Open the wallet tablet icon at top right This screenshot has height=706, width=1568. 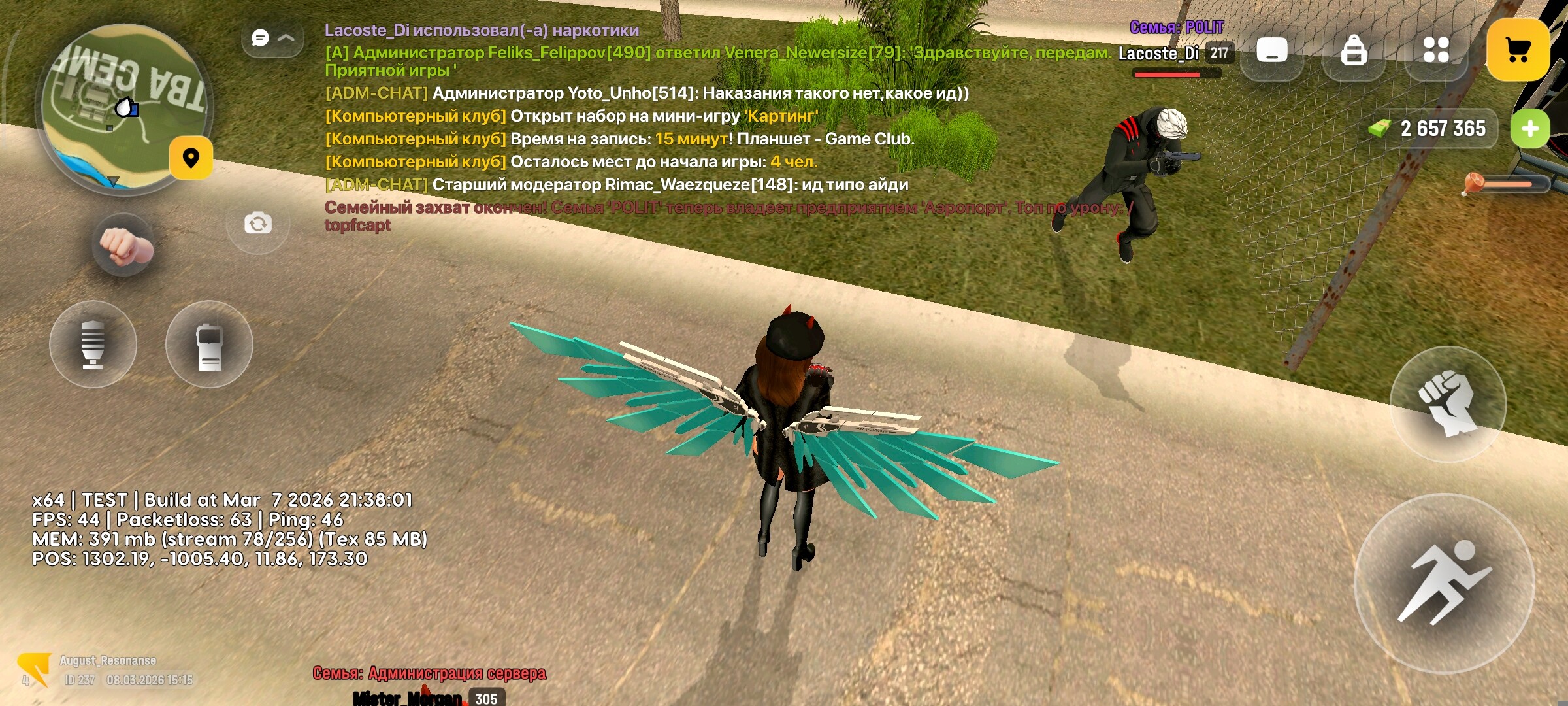(1271, 49)
